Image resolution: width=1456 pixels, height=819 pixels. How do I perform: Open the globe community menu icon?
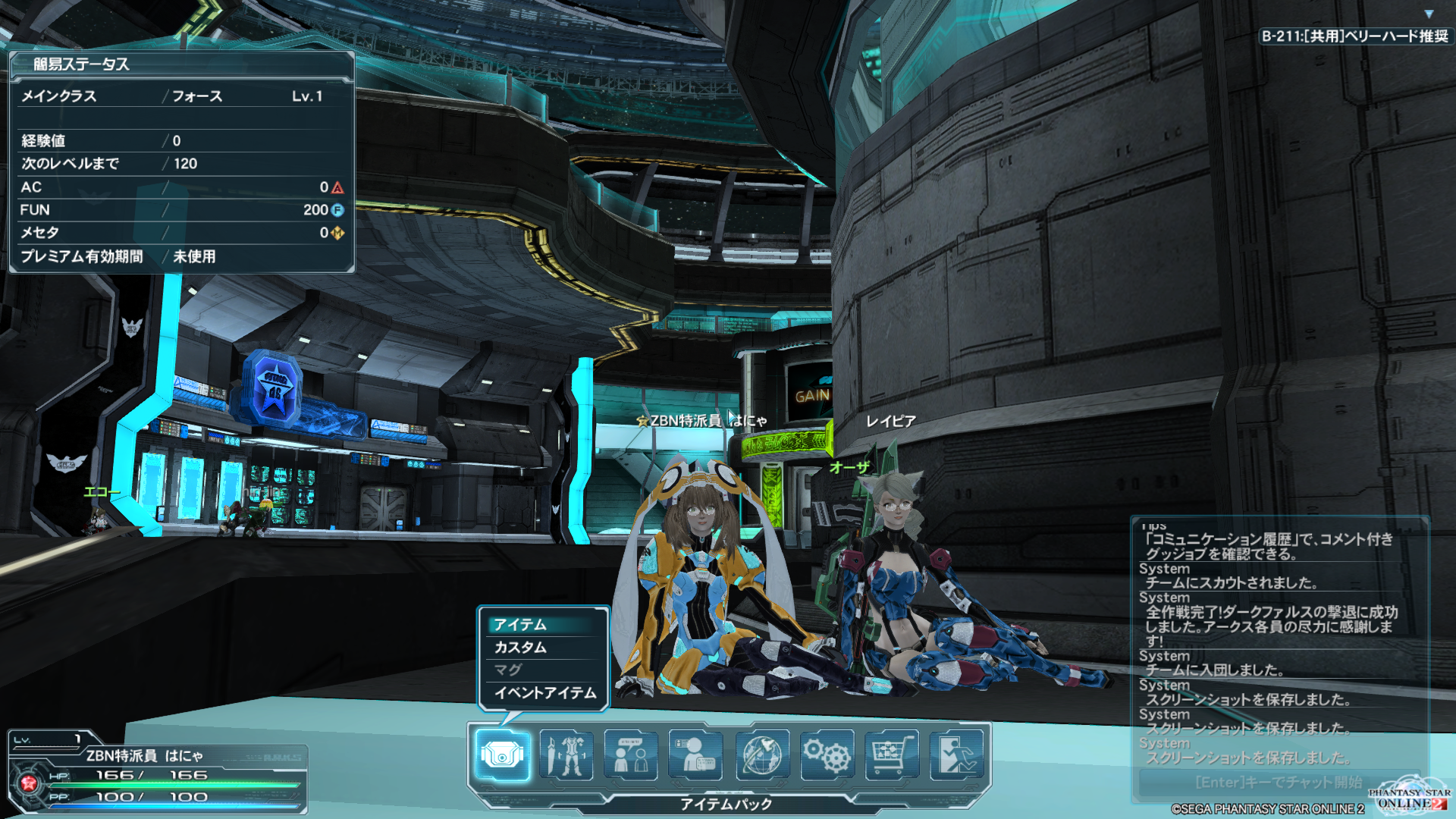(761, 754)
